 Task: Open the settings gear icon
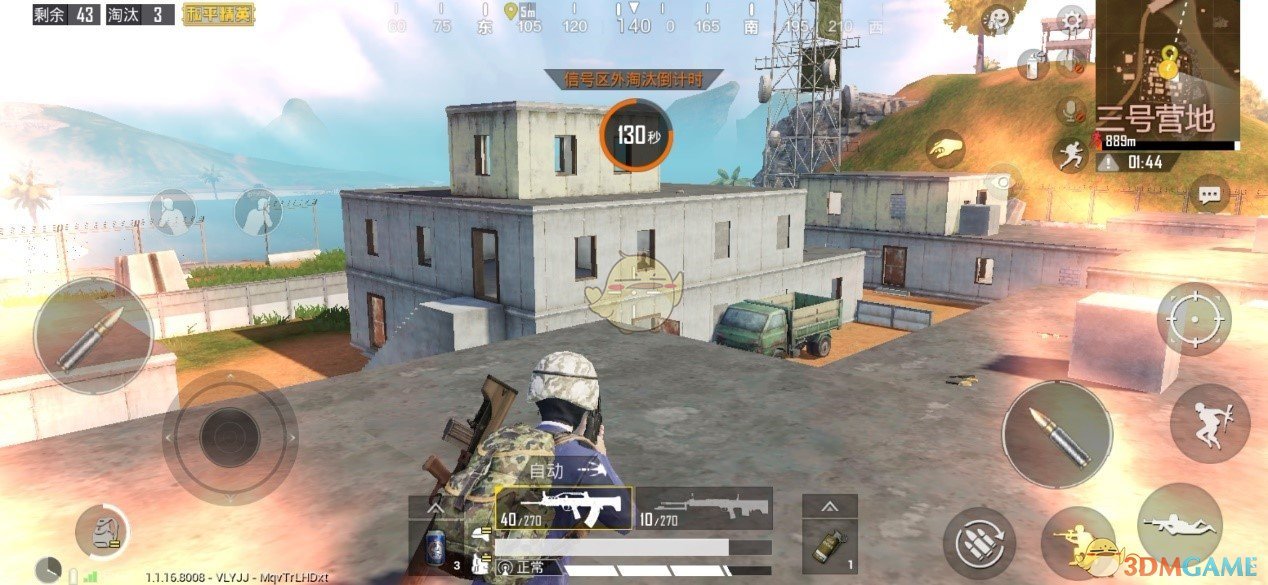pos(1072,19)
